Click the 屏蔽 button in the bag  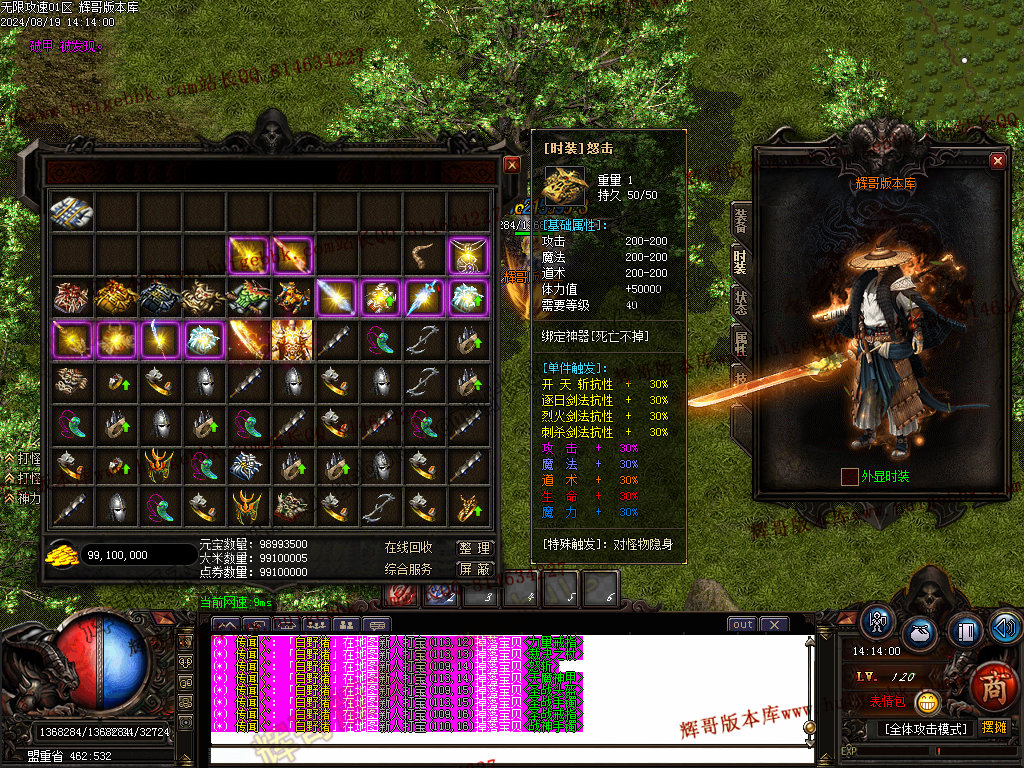[475, 569]
